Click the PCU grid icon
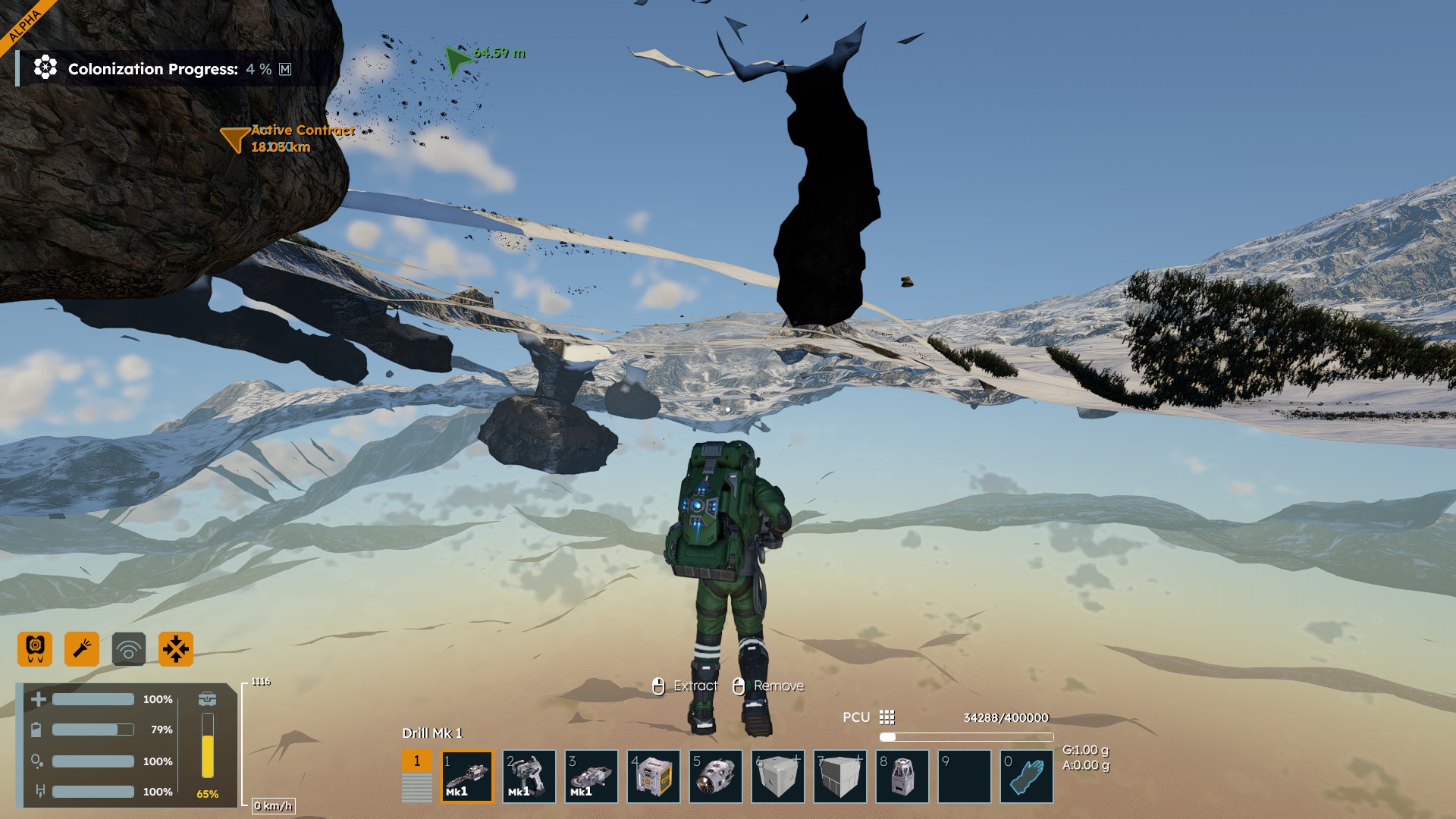 [887, 717]
